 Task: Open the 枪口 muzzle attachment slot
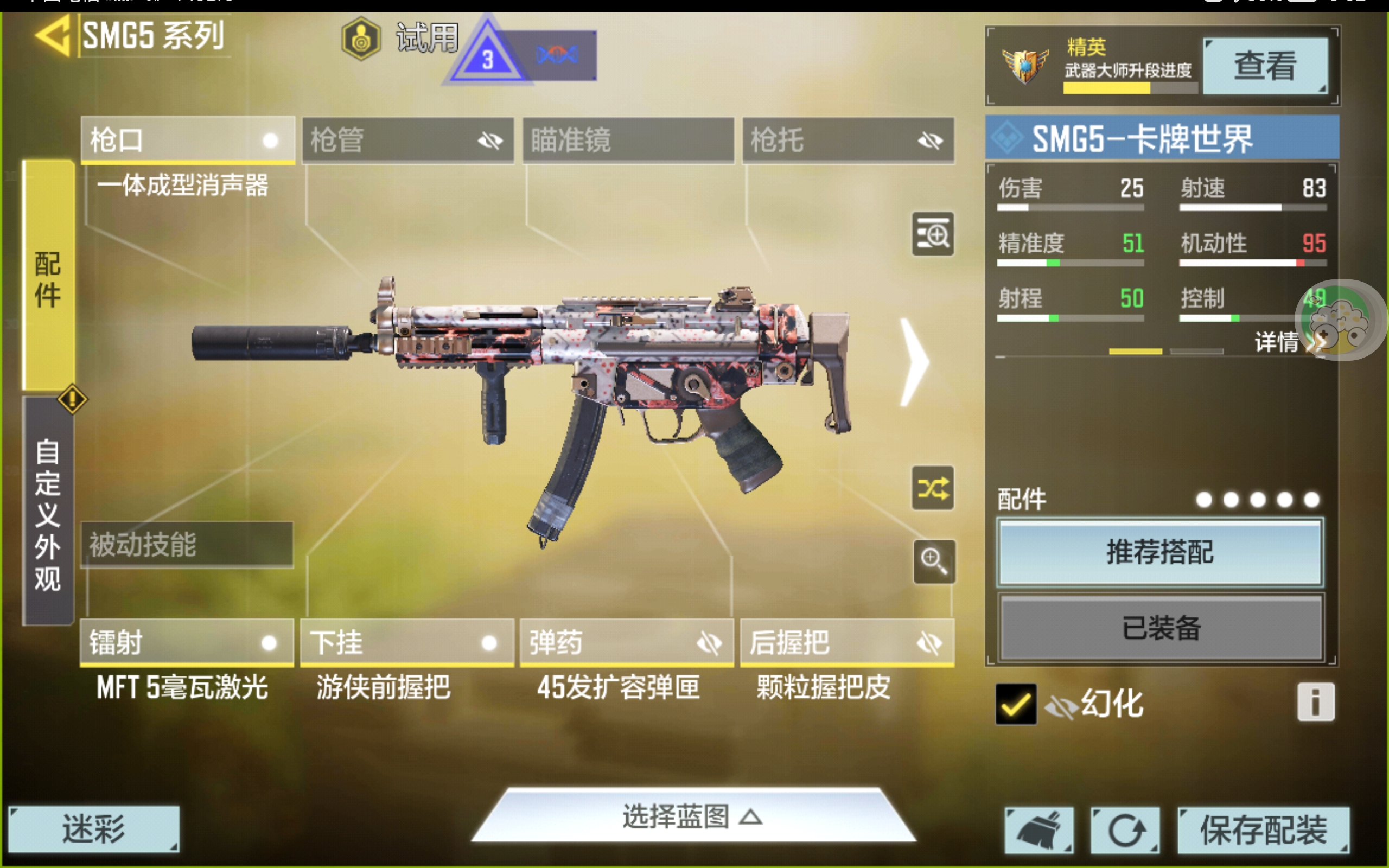click(x=187, y=140)
